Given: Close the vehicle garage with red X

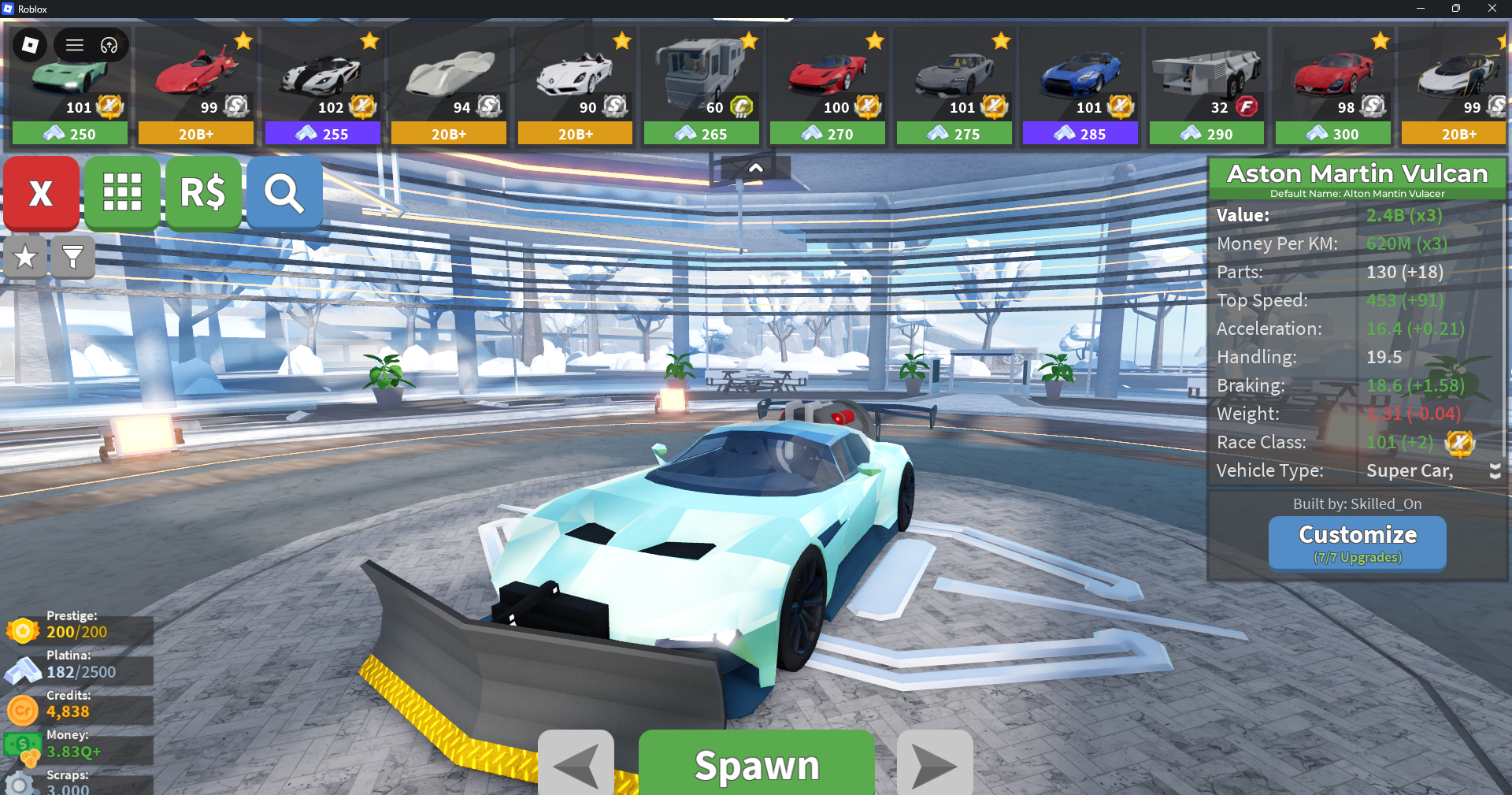Looking at the screenshot, I should 41,193.
